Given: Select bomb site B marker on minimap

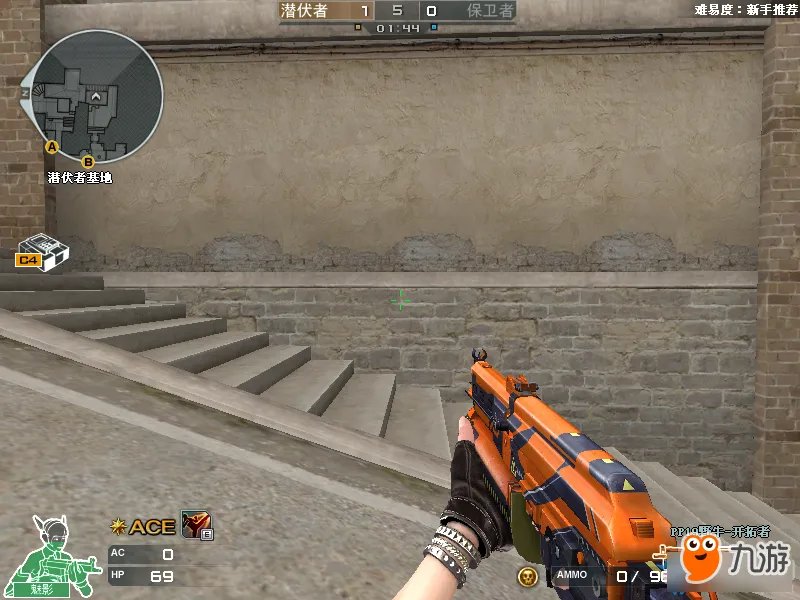Looking at the screenshot, I should pos(87,161).
